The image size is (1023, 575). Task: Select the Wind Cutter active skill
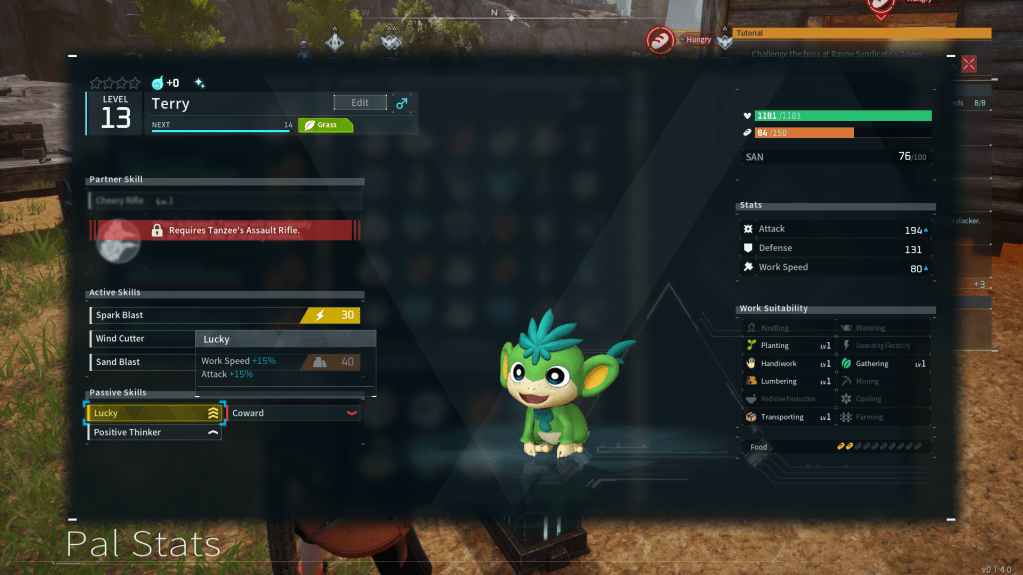click(x=141, y=339)
